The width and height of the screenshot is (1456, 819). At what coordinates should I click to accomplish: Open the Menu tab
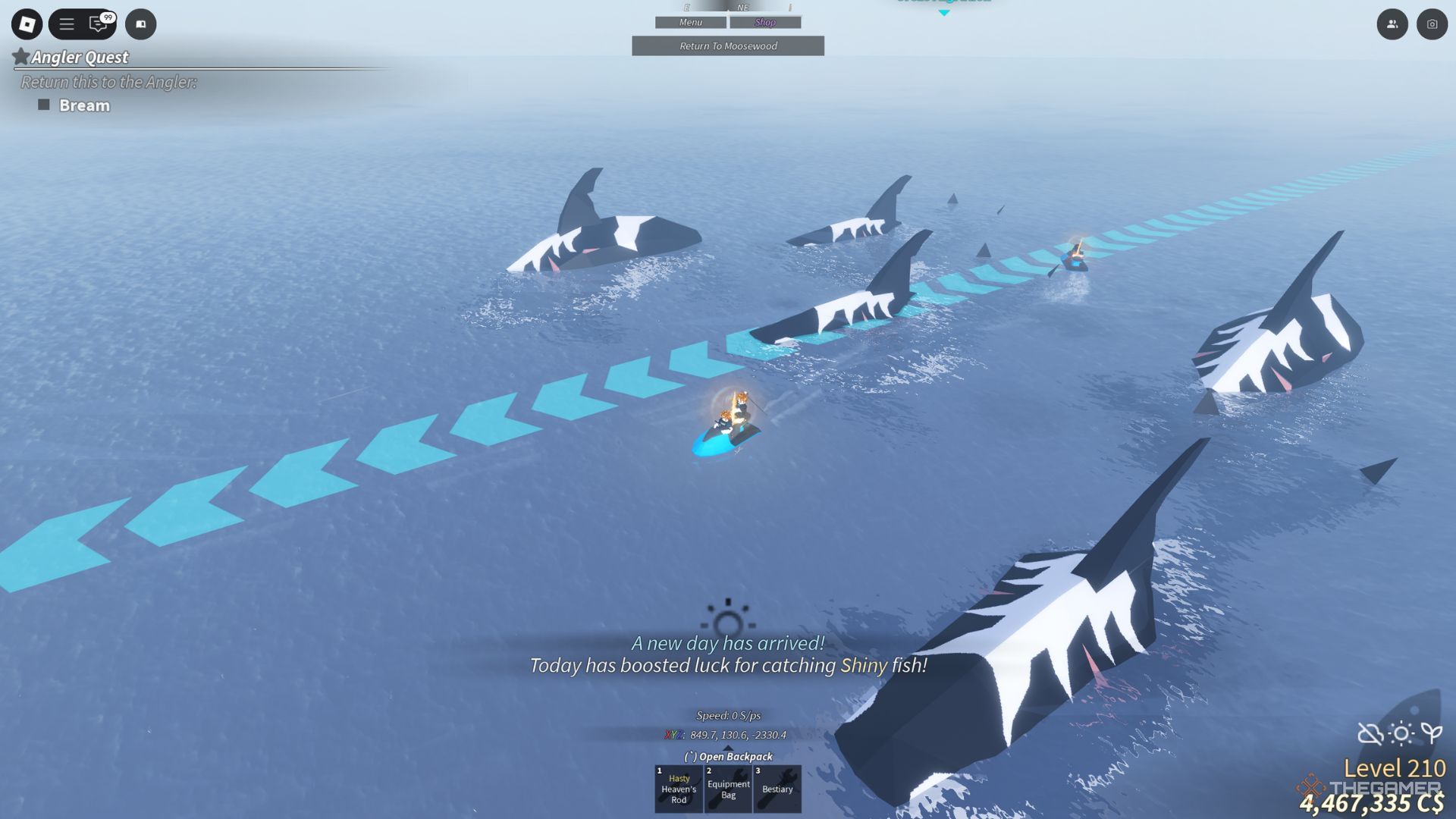coord(689,22)
